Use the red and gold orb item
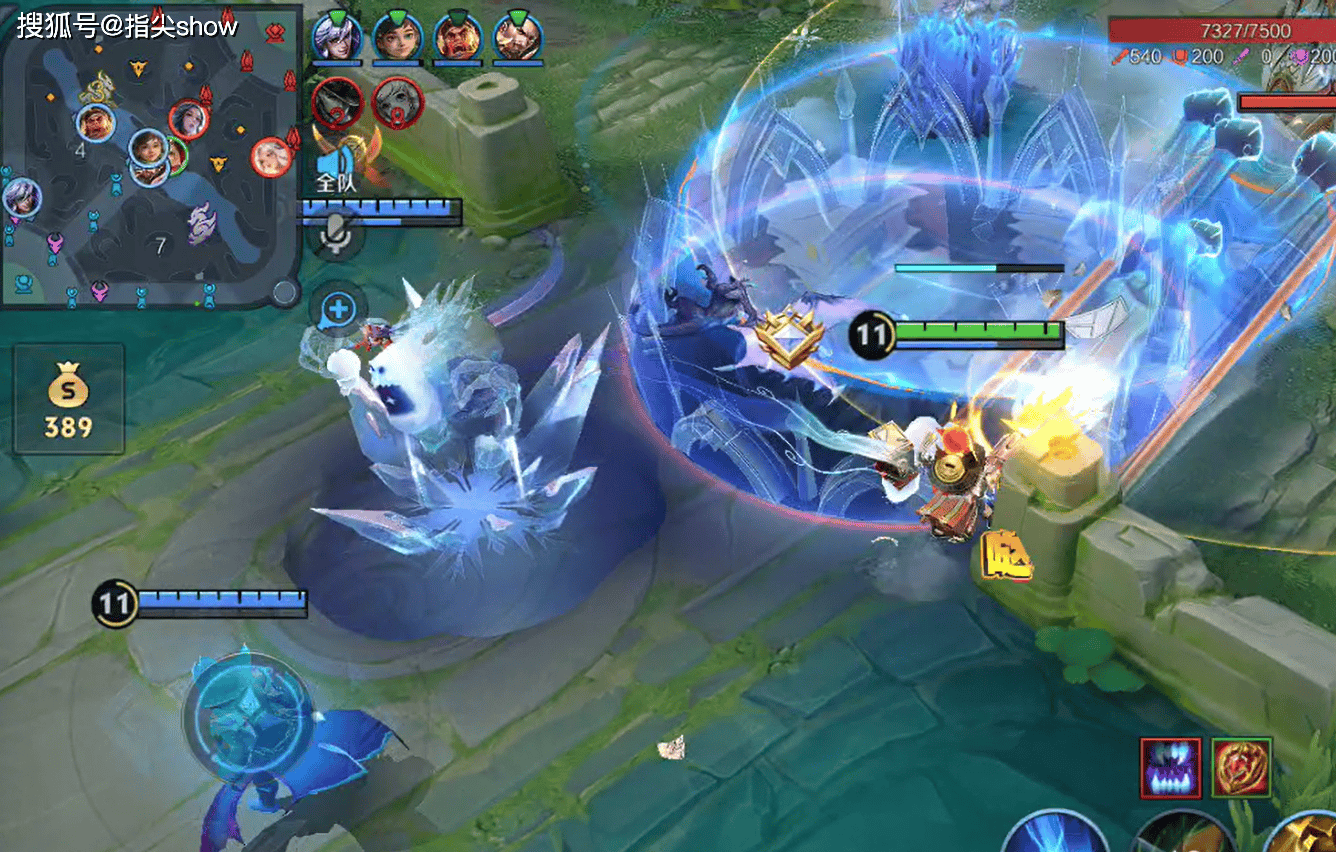Viewport: 1336px width, 852px height. 1241,768
